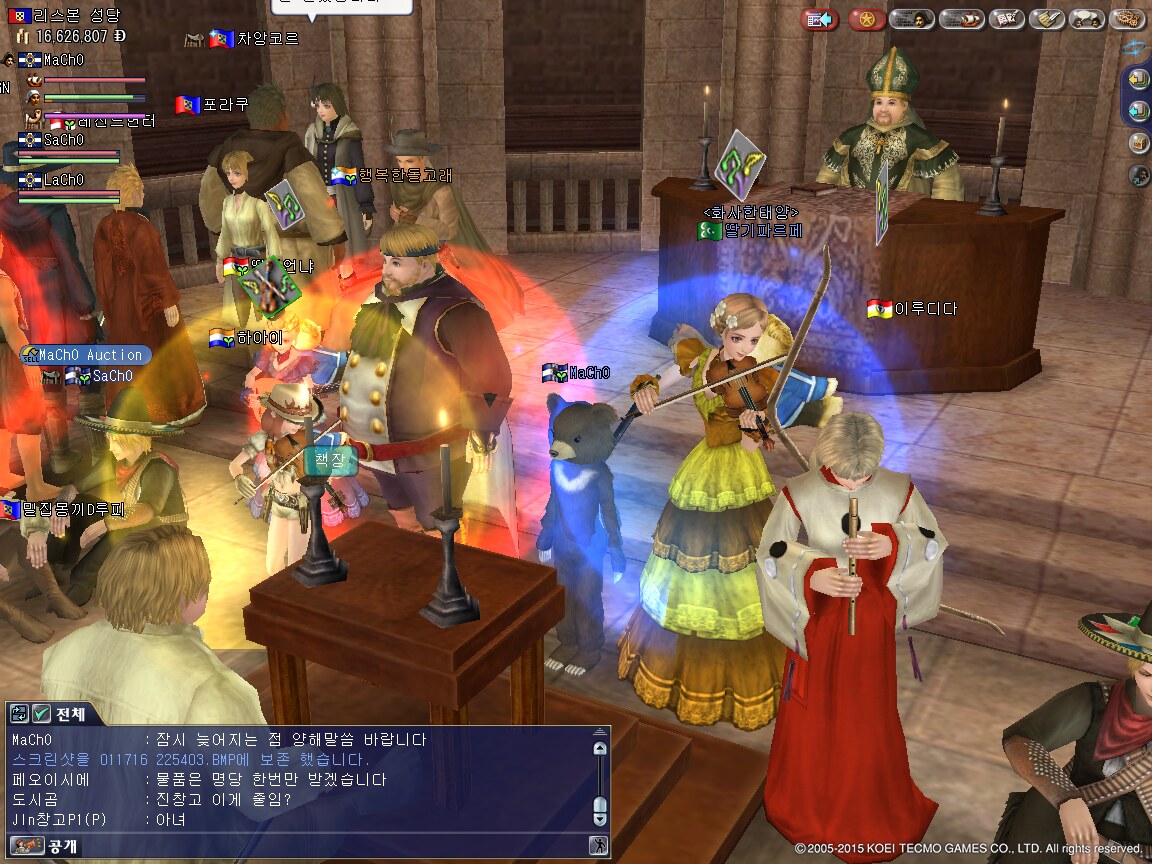Select party member SaChO in party list

coord(64,141)
